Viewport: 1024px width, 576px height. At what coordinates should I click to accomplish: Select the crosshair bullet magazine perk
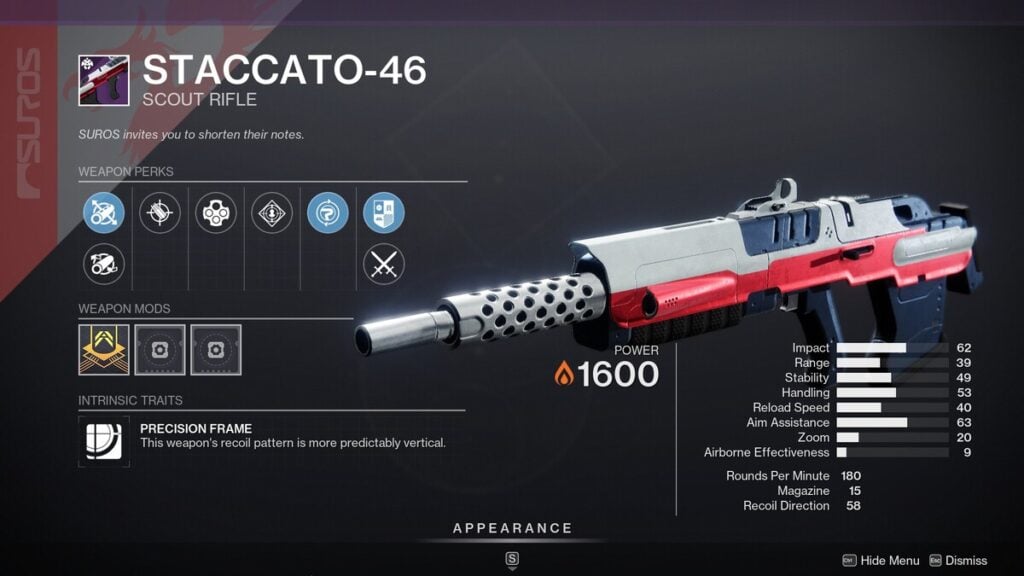click(160, 213)
